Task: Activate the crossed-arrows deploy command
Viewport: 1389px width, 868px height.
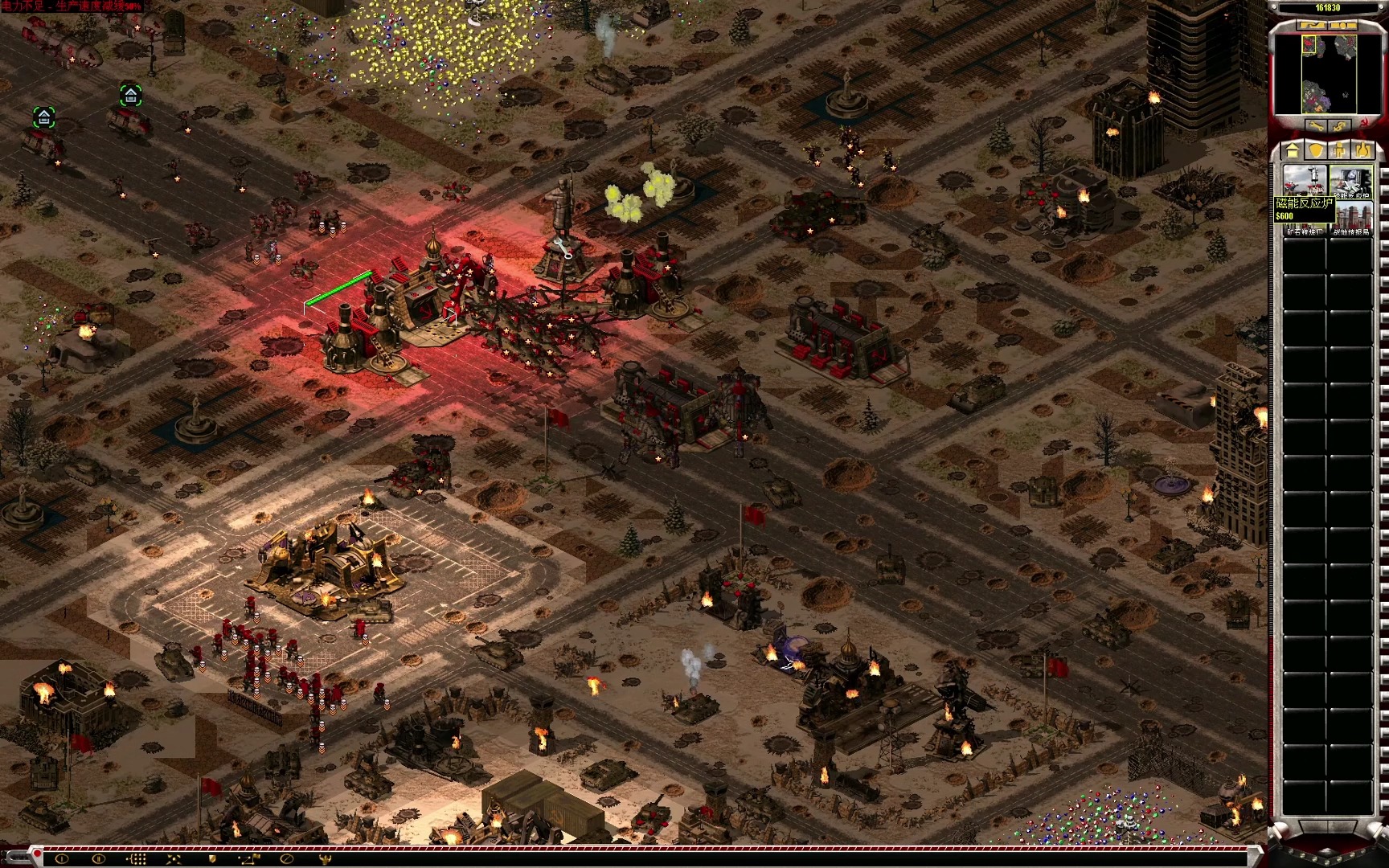Action: pyautogui.click(x=174, y=858)
